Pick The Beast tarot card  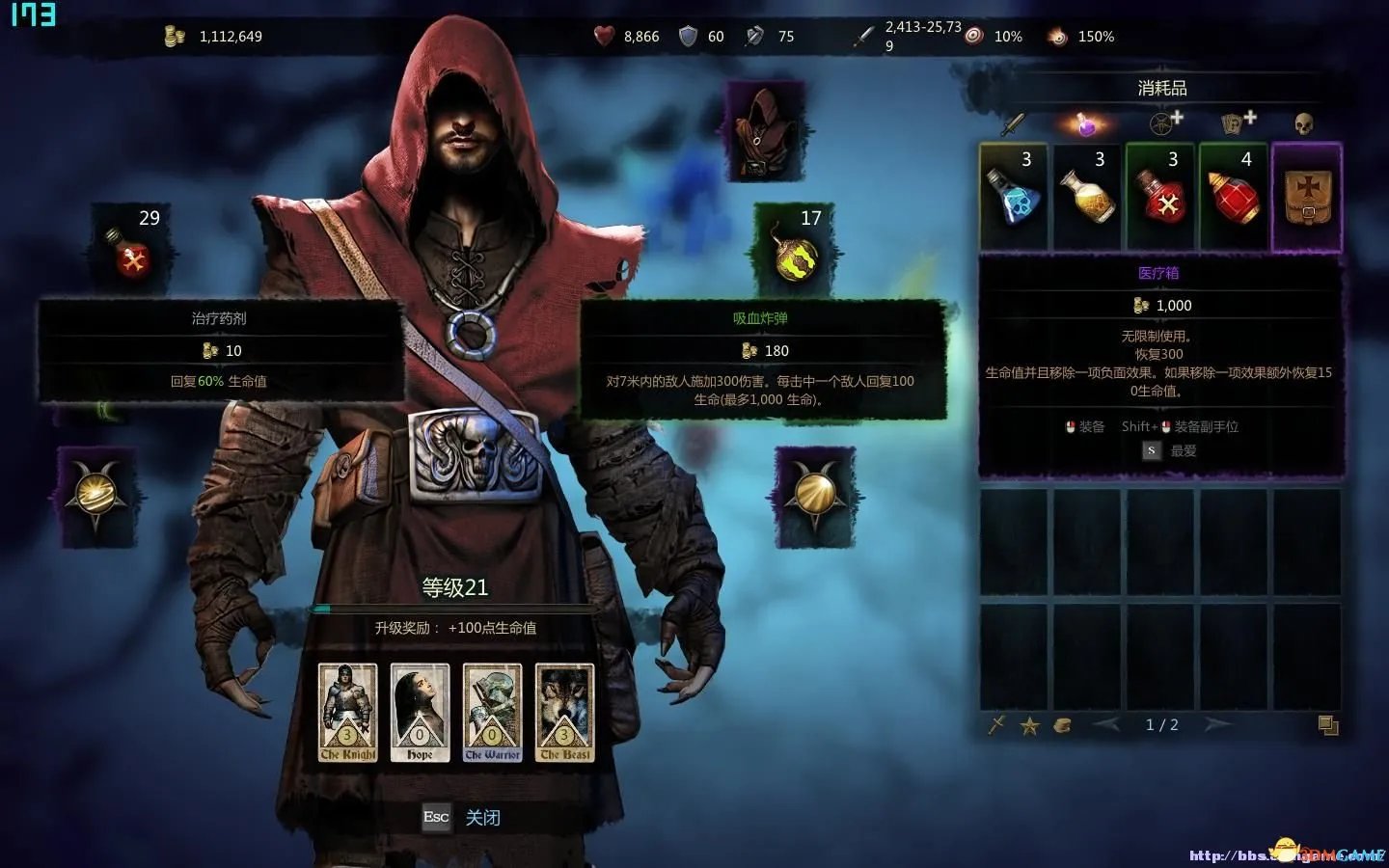tap(564, 713)
